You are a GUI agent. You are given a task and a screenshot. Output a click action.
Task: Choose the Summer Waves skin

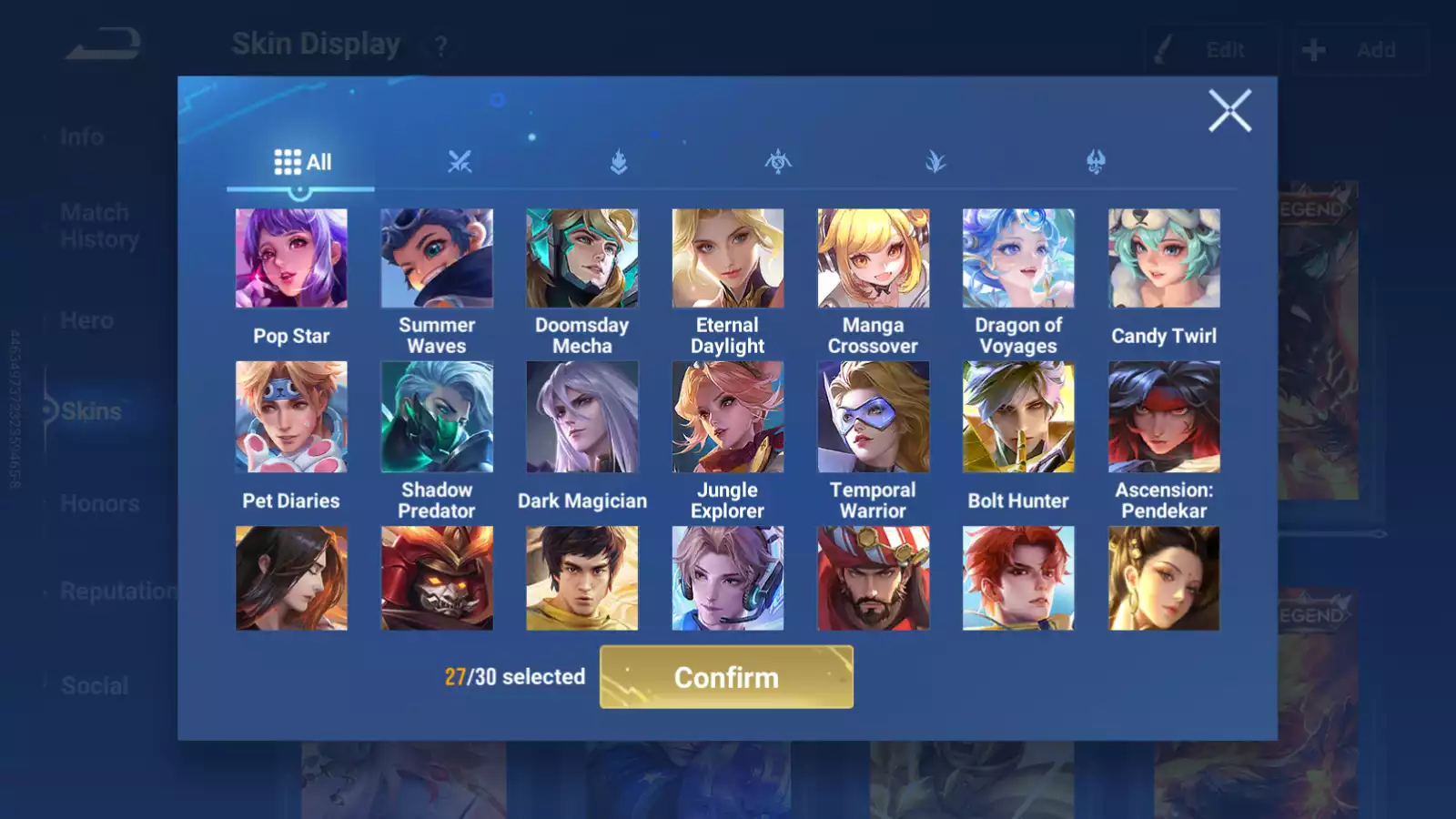437,258
